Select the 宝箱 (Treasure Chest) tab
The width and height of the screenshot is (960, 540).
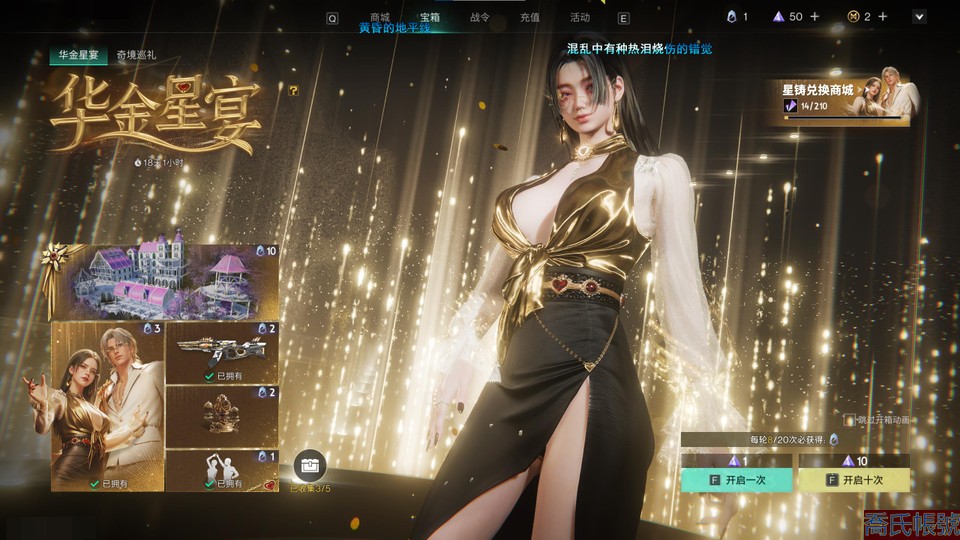point(430,17)
